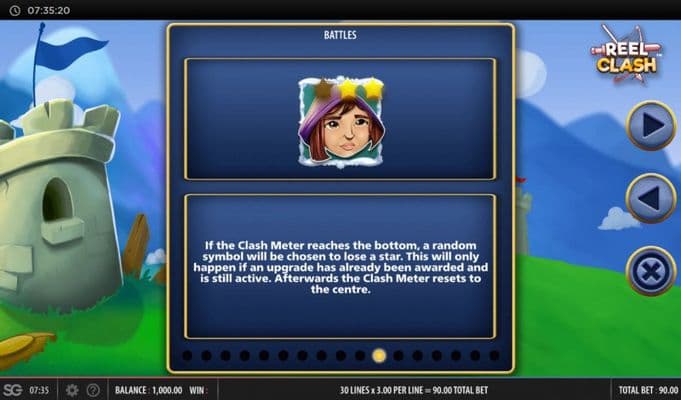Screen dimensions: 681x400
Task: Open the question mark help icon
Action: (x=93, y=390)
